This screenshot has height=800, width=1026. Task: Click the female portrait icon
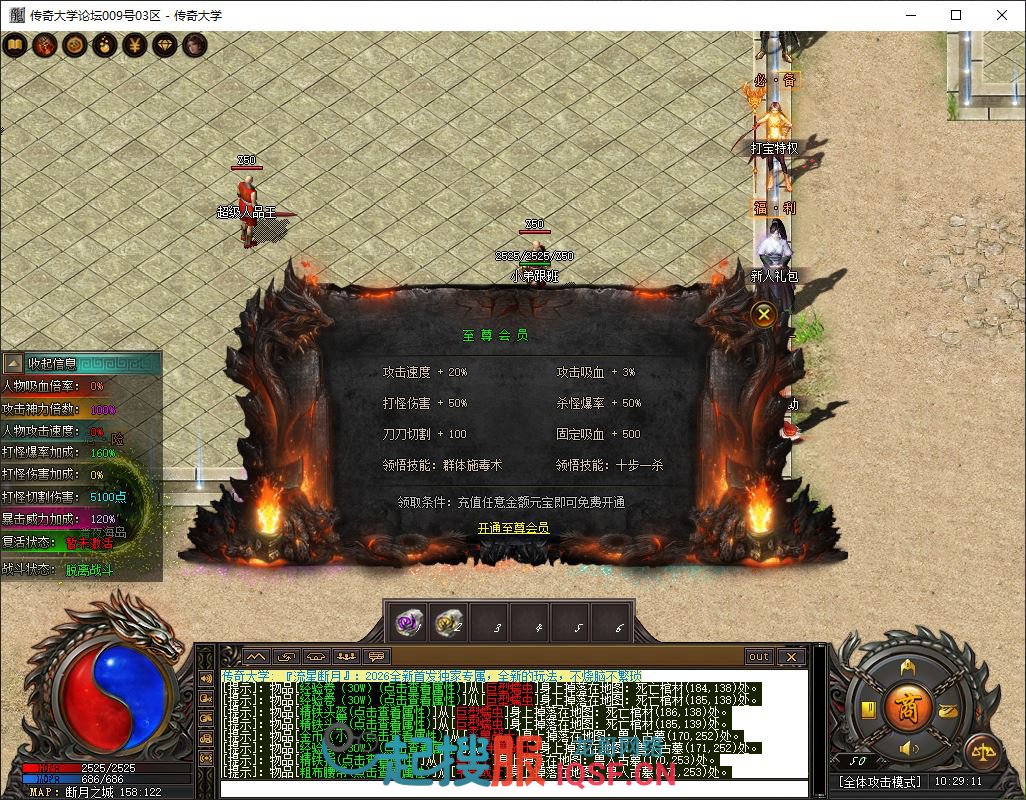click(x=194, y=45)
